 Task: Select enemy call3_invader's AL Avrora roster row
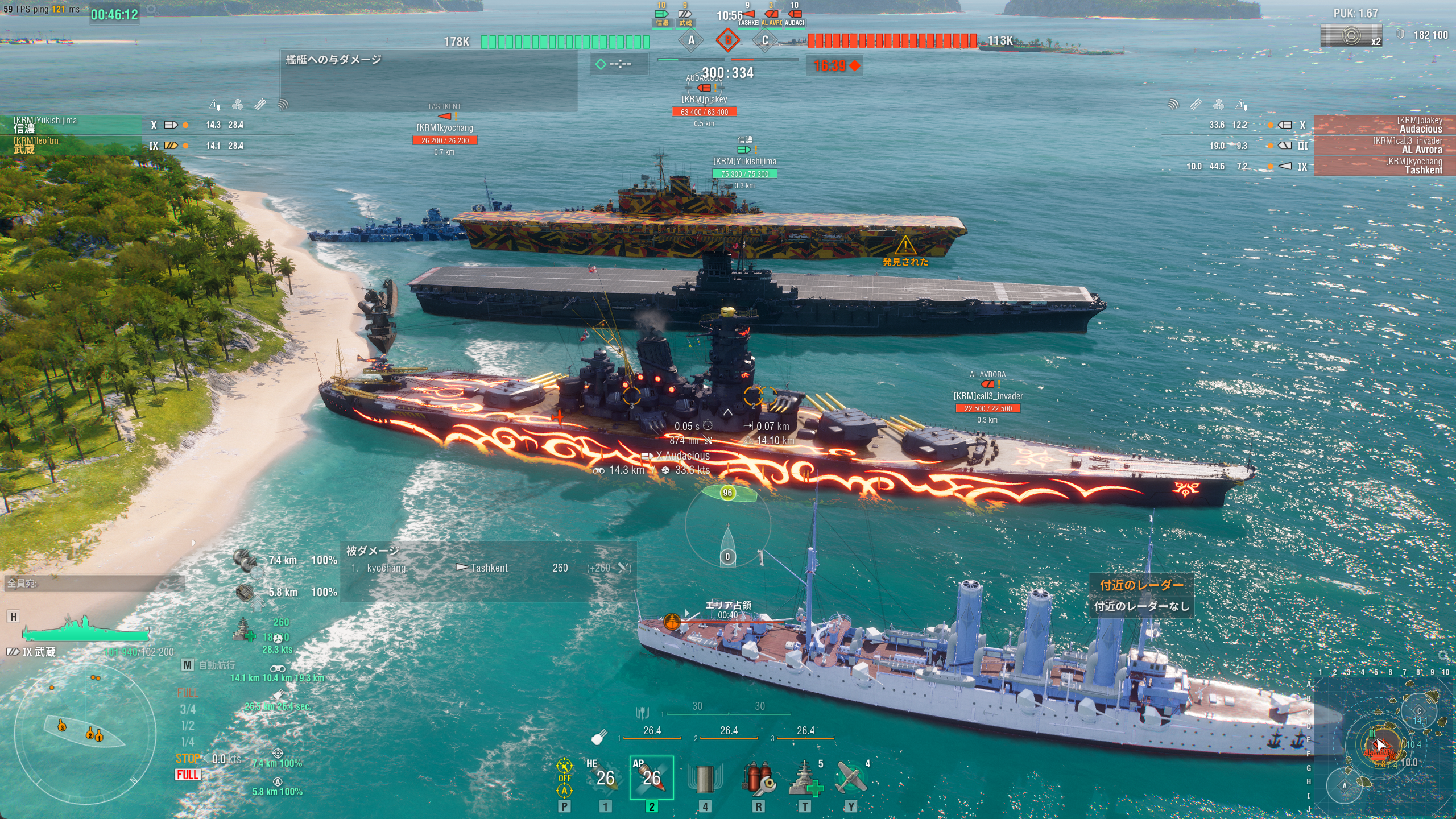tap(1383, 145)
